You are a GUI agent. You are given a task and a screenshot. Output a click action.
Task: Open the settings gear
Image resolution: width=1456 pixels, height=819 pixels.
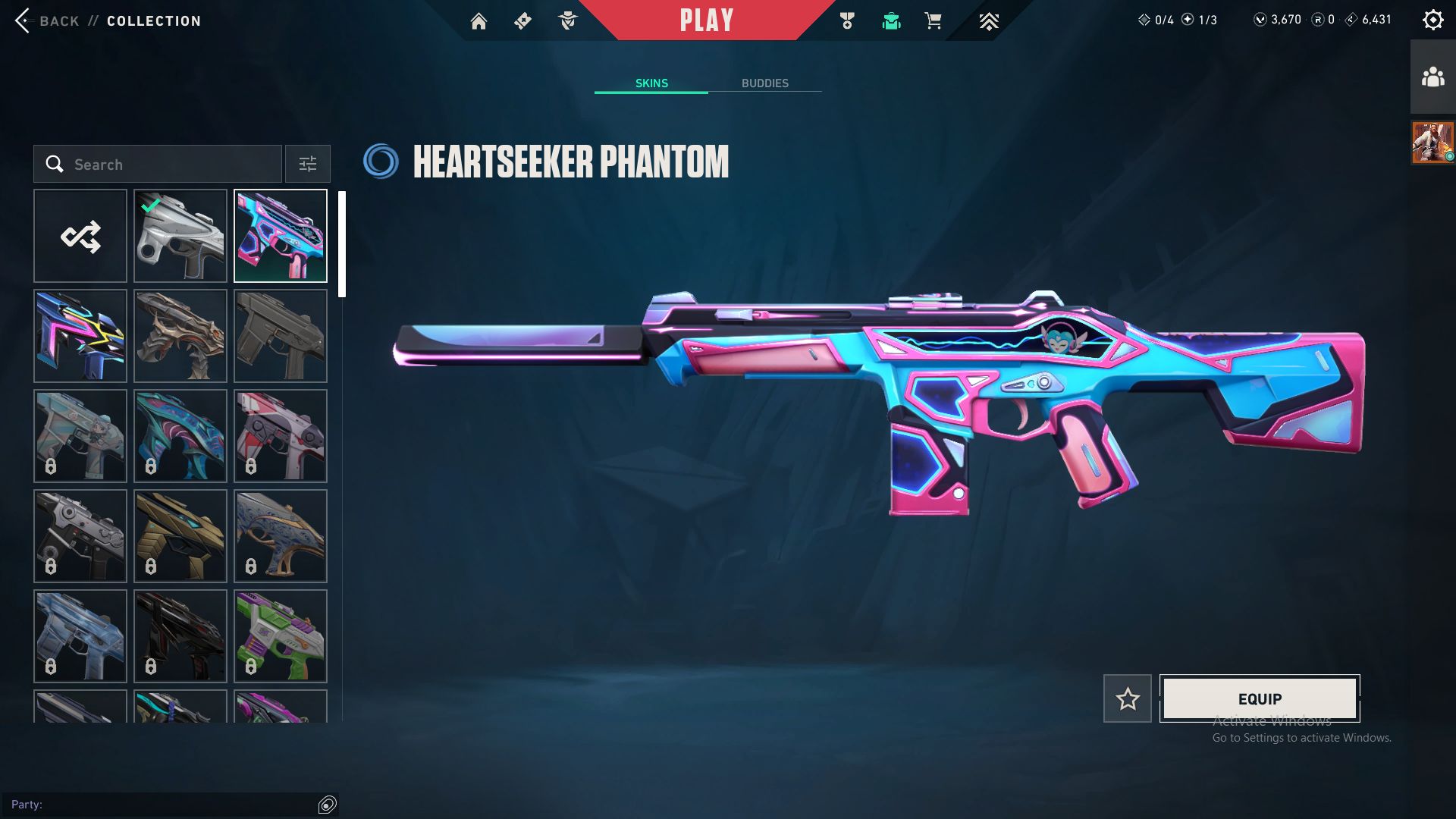point(1432,20)
